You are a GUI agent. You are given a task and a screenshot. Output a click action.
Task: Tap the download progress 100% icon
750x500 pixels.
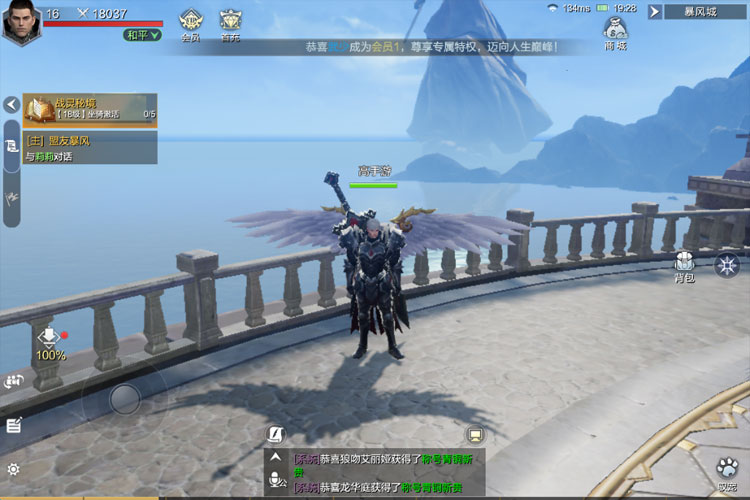click(x=50, y=342)
